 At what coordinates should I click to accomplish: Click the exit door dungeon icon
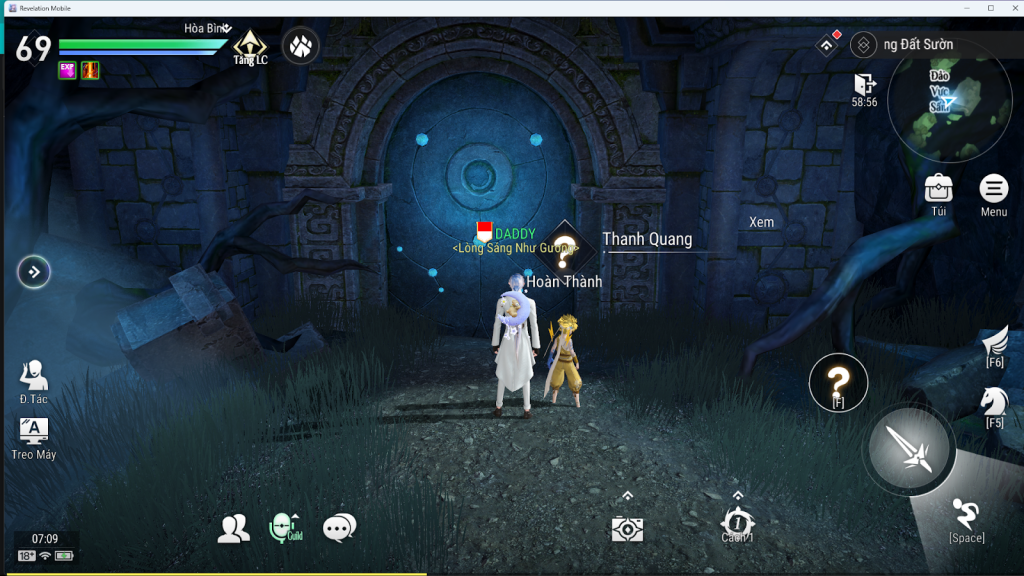pos(864,84)
